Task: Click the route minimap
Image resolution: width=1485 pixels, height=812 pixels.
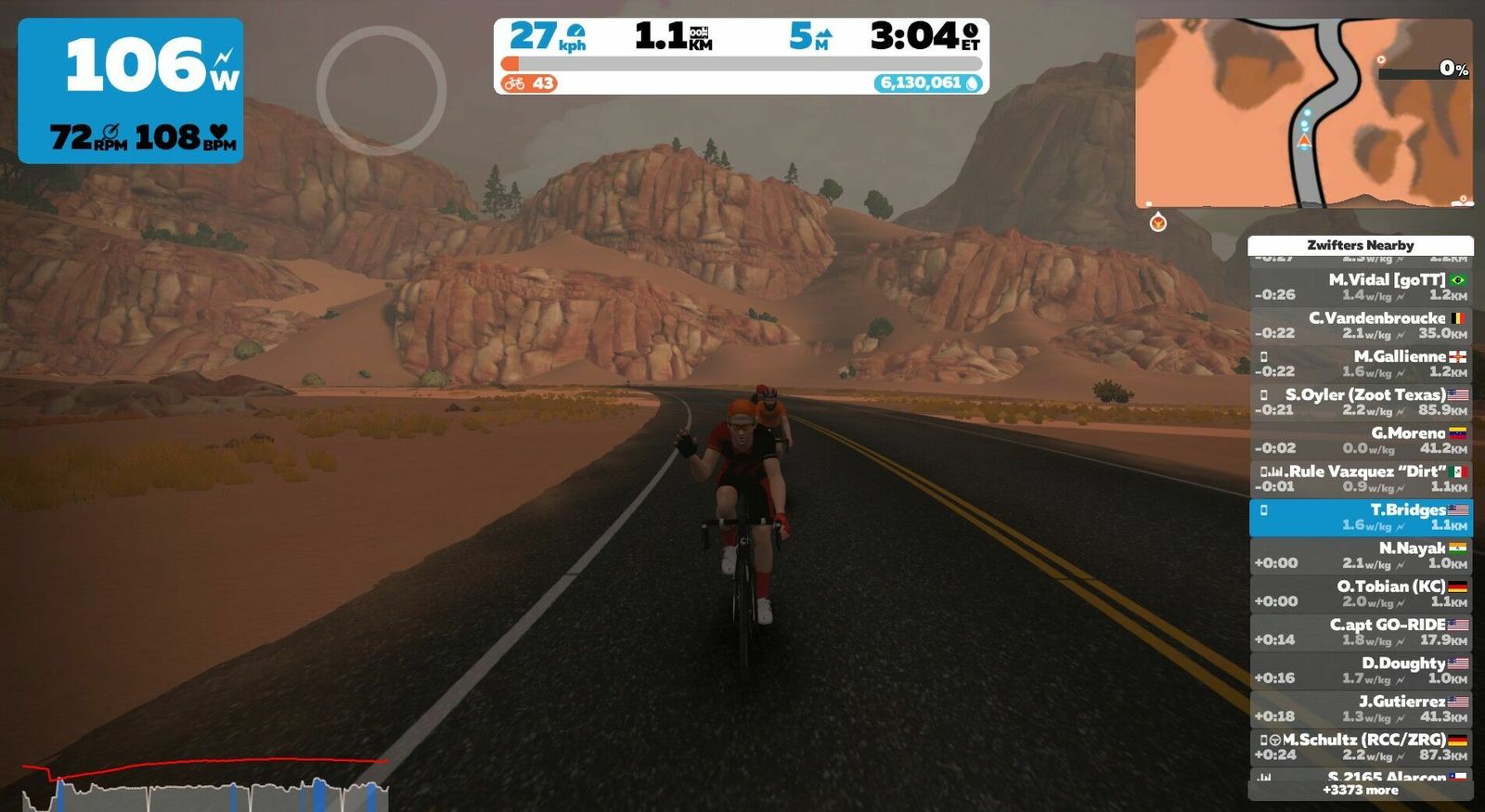Action: point(1303,112)
